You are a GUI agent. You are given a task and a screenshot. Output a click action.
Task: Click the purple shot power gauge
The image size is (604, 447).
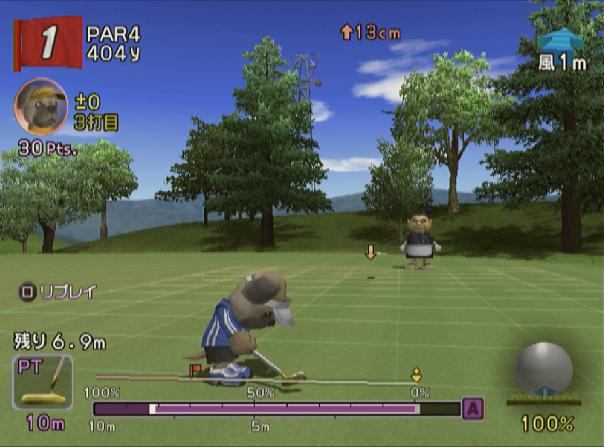click(276, 408)
